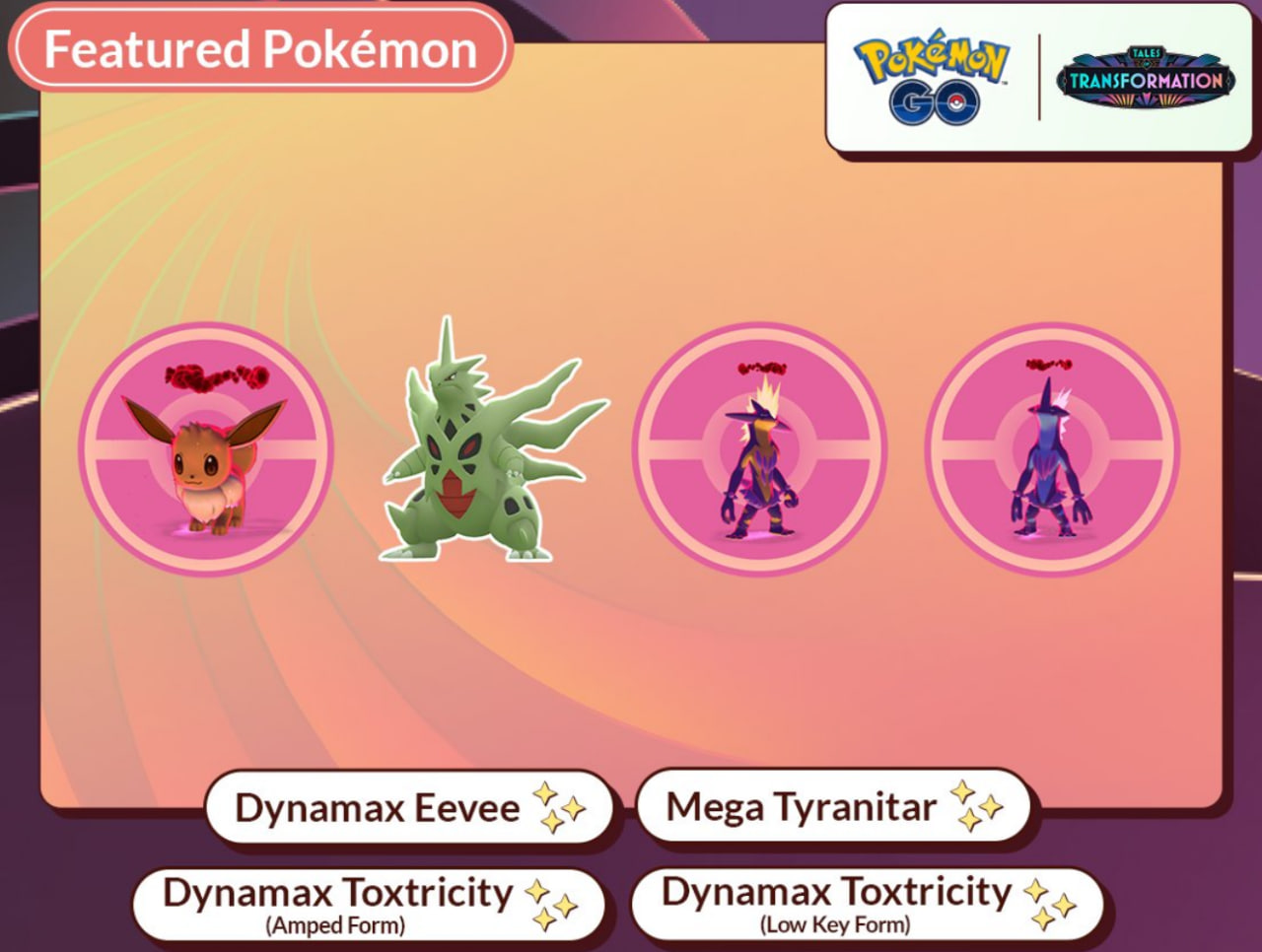Image resolution: width=1262 pixels, height=952 pixels.
Task: Click the Featured Pokémon header label
Action: coord(260,49)
